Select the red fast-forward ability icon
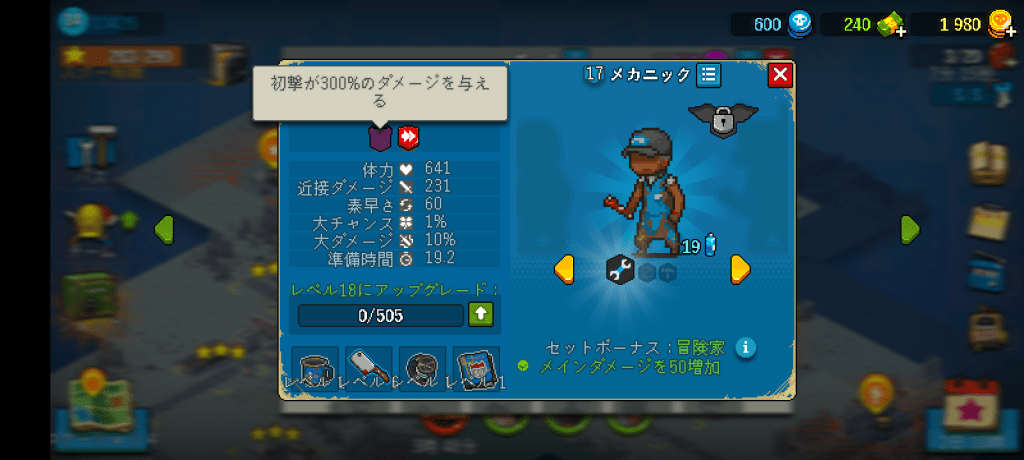Image resolution: width=1024 pixels, height=460 pixels. coord(407,137)
